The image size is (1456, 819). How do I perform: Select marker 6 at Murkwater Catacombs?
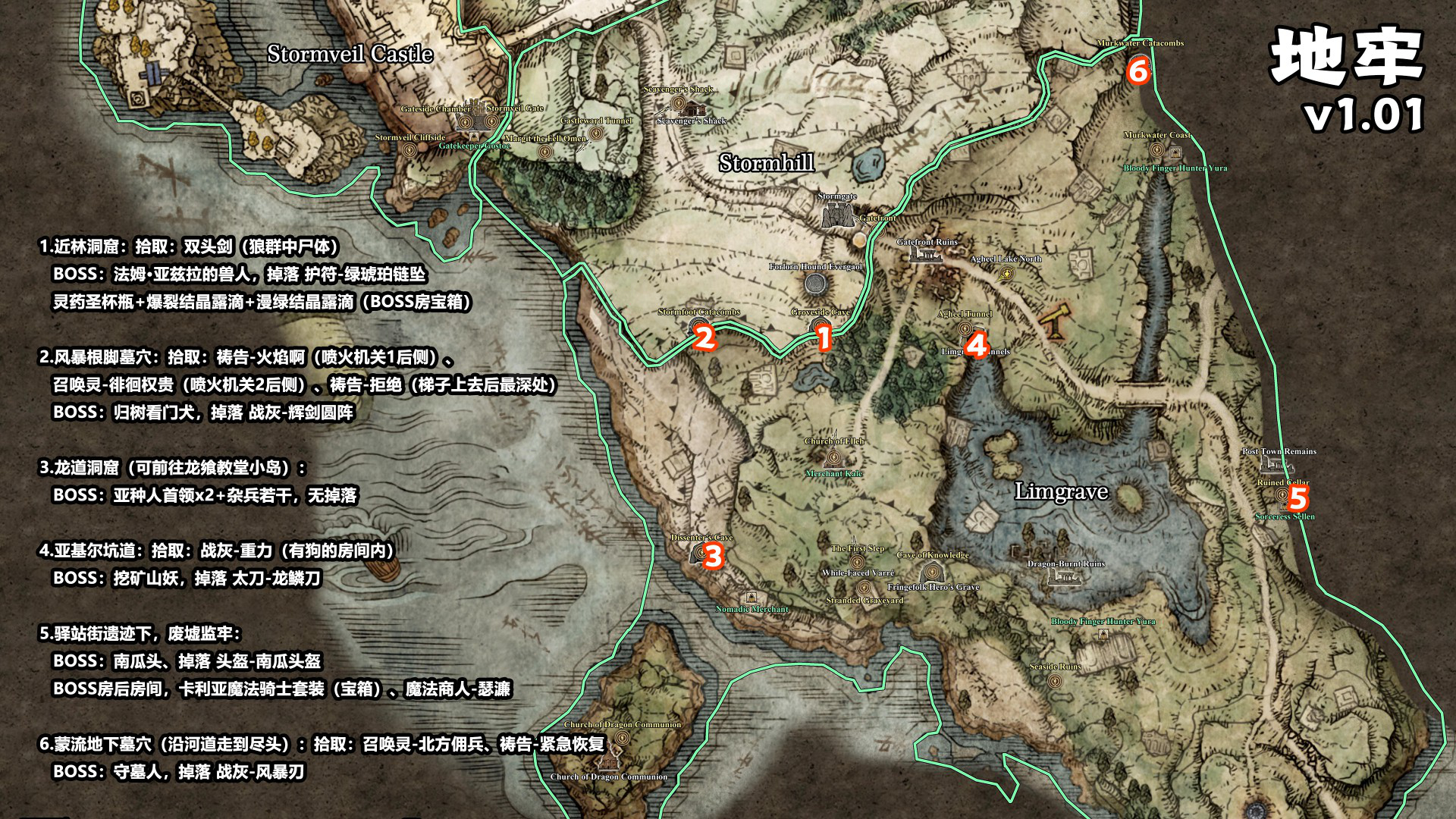click(1137, 71)
